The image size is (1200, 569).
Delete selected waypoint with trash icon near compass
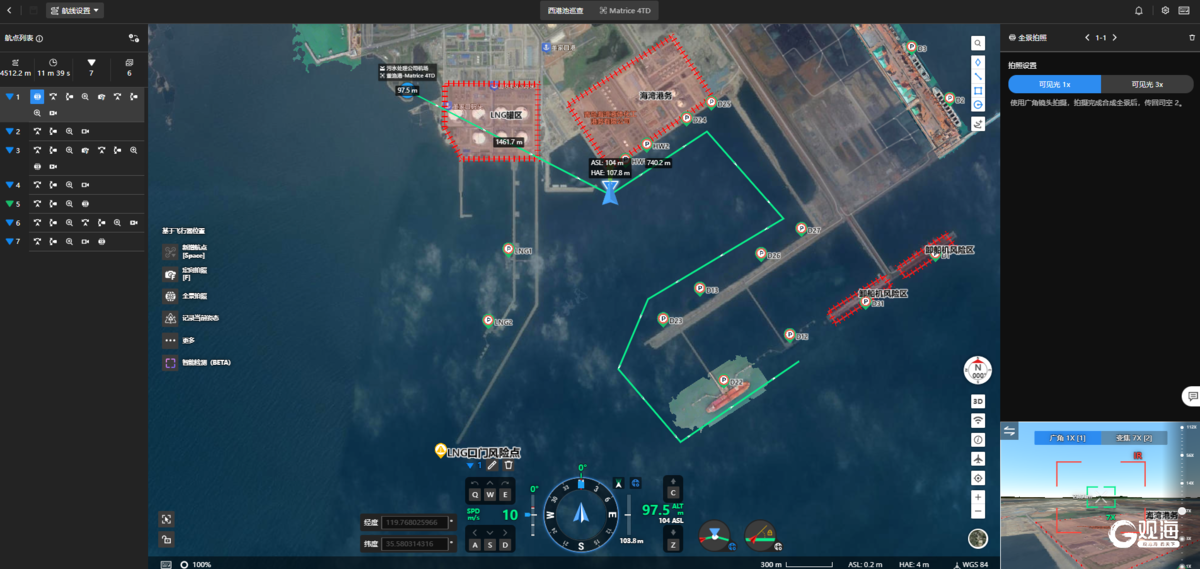click(x=508, y=465)
